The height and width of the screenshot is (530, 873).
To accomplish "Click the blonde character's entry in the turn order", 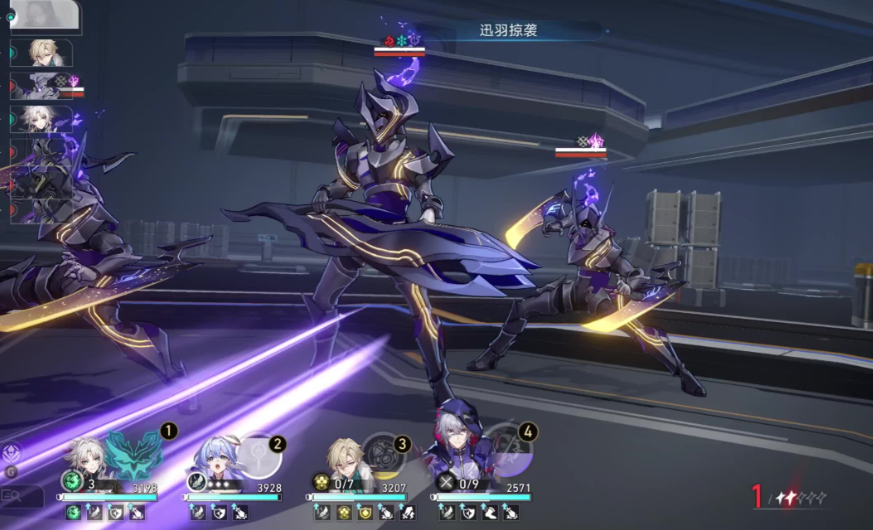I will point(42,52).
